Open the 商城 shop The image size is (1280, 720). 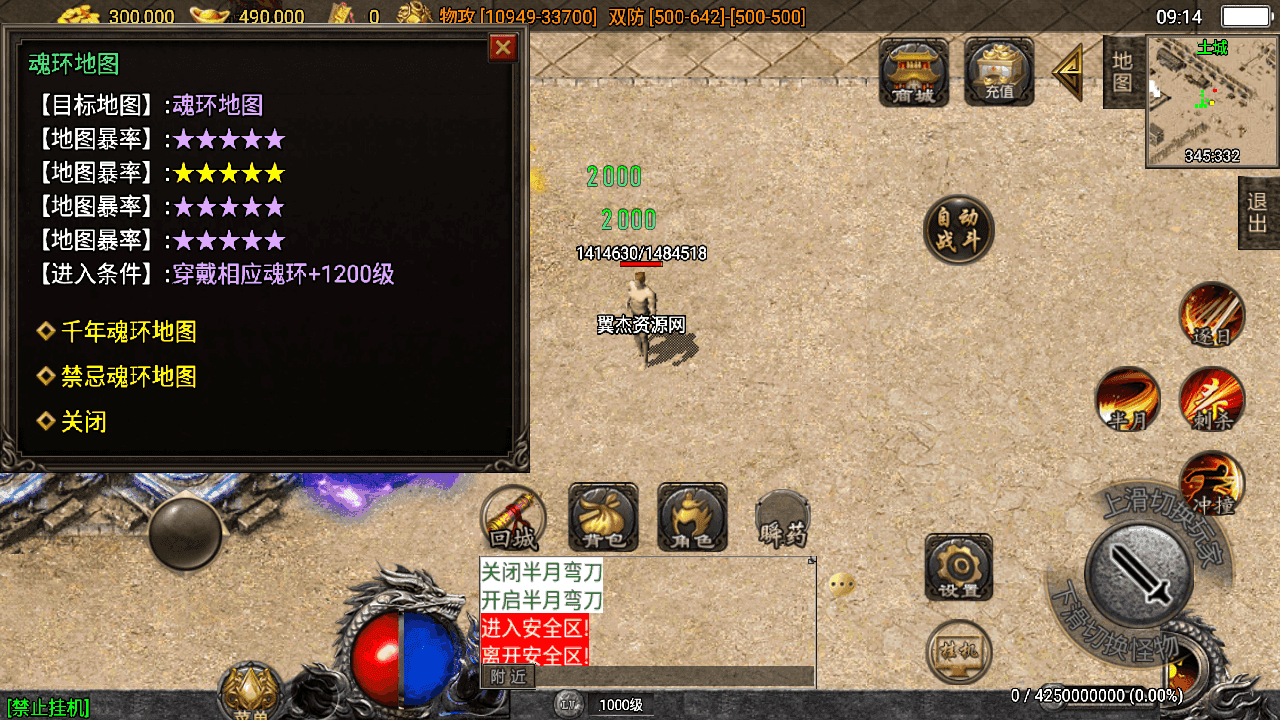[x=913, y=72]
